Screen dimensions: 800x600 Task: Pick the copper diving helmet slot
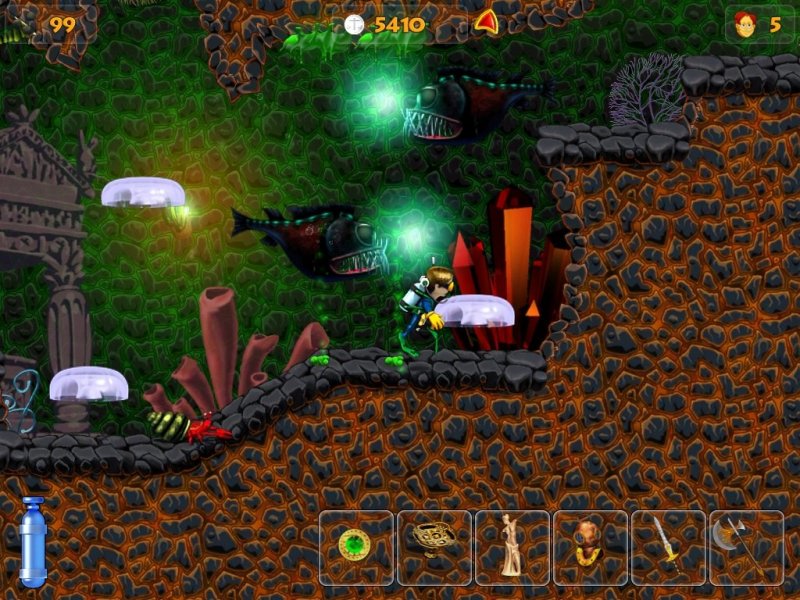point(590,547)
